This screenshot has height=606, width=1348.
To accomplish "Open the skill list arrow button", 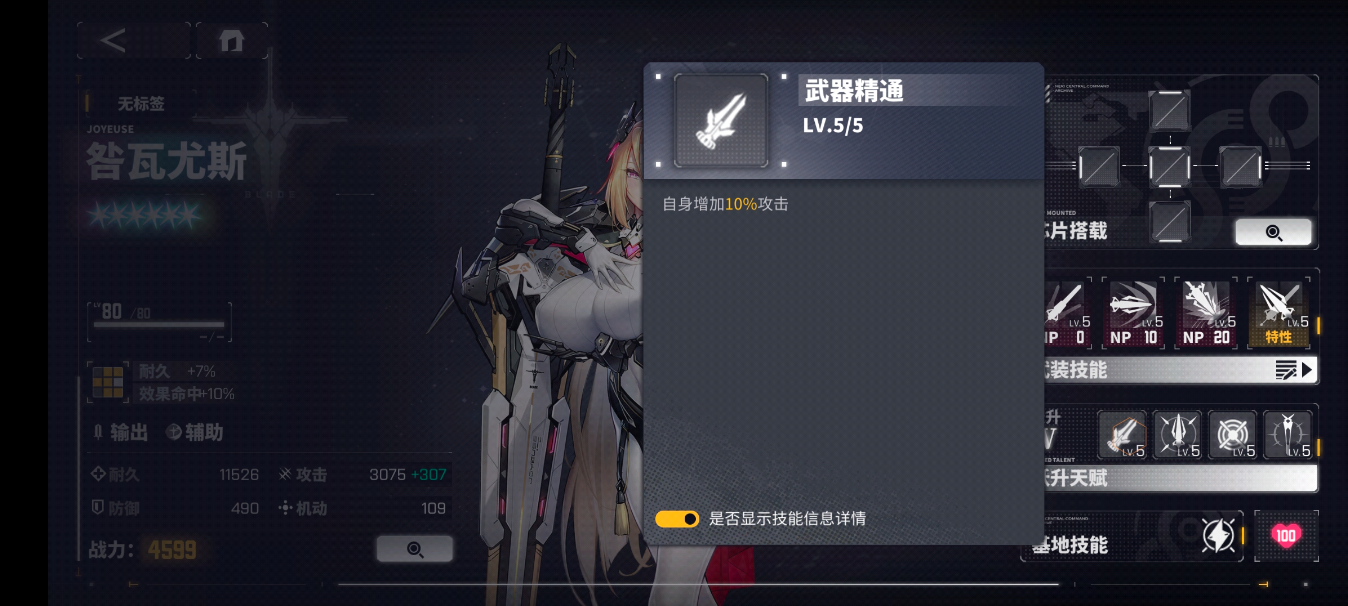I will coord(1294,370).
